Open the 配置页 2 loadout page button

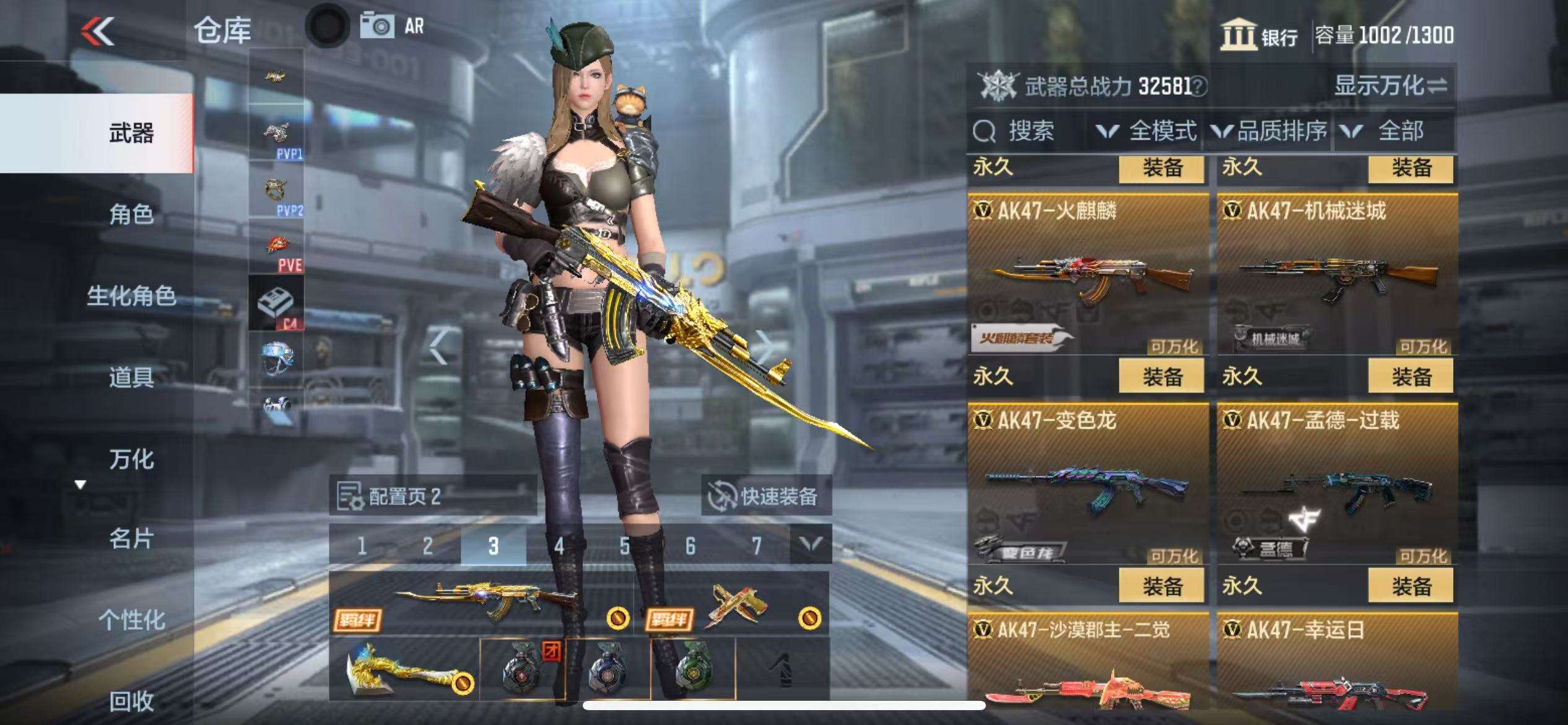(432, 496)
